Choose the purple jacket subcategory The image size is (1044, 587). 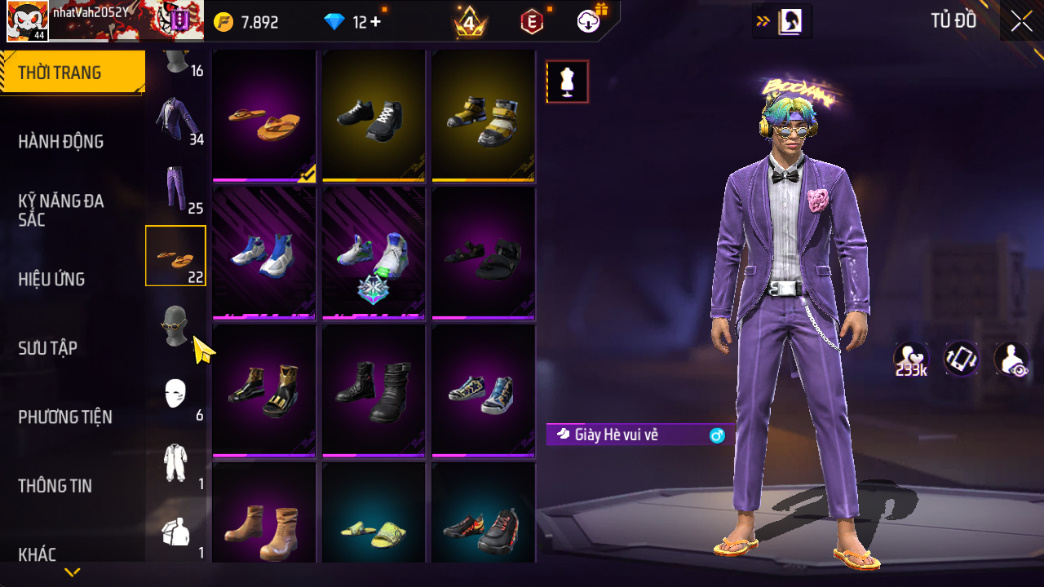pos(177,120)
